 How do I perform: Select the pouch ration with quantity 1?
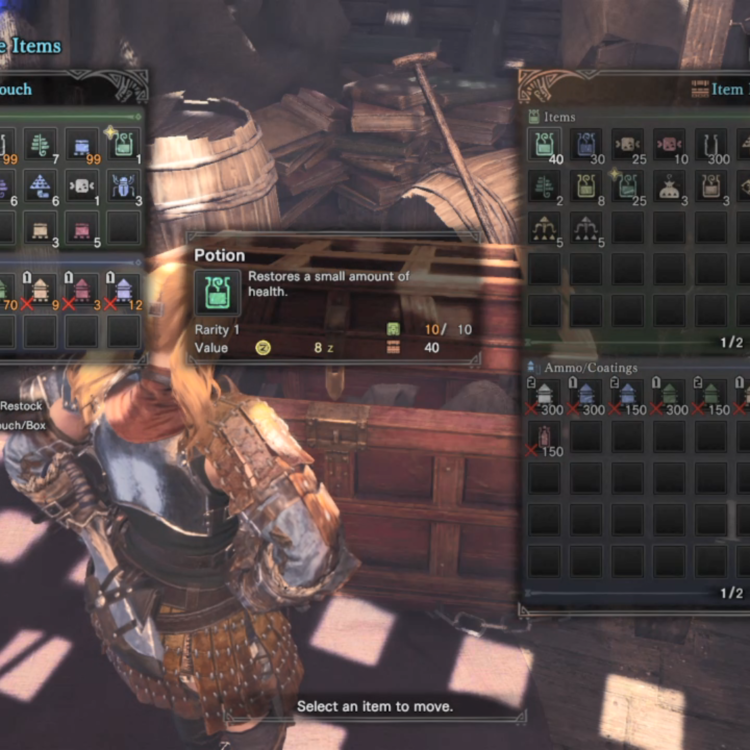[x=83, y=186]
